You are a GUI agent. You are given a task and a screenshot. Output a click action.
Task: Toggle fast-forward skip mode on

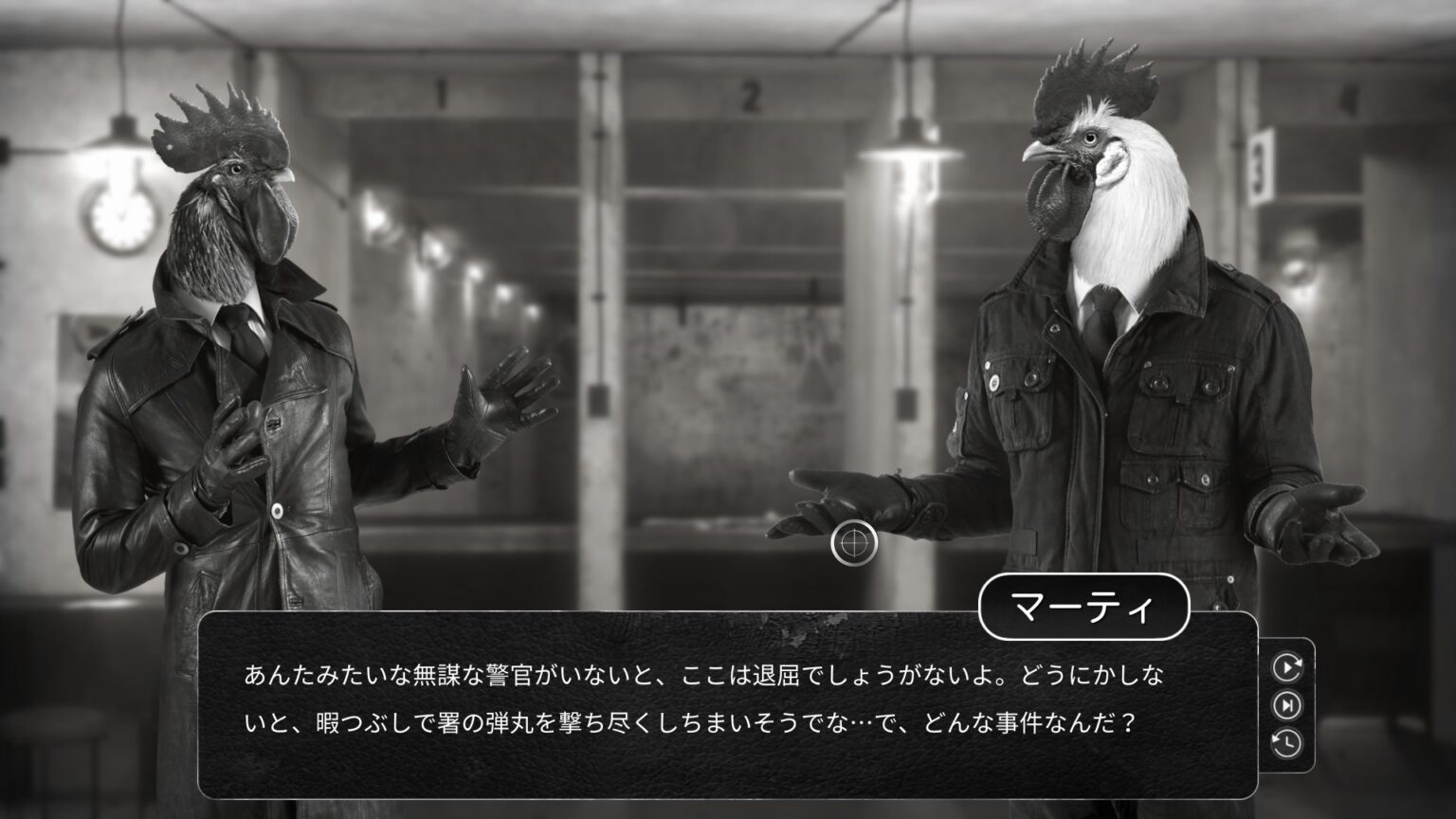[1287, 705]
